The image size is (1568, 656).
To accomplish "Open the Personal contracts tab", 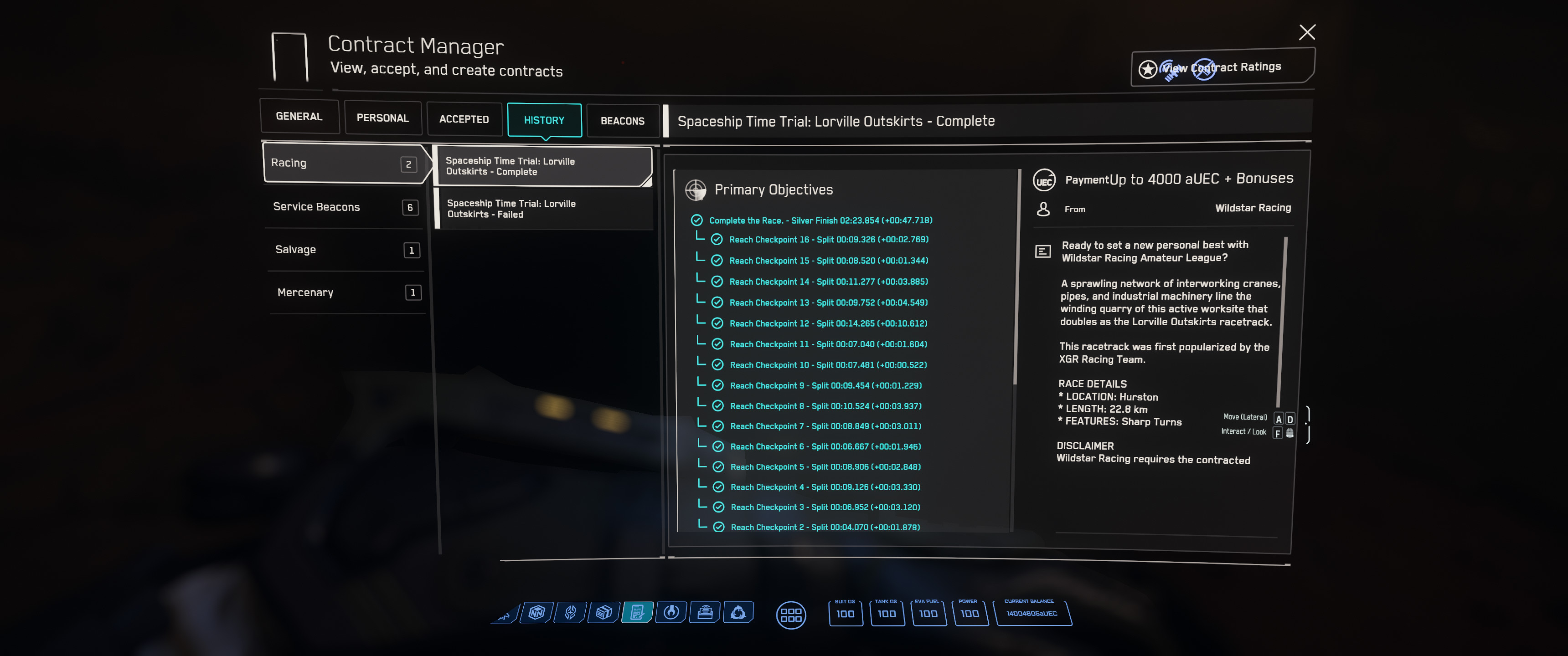I will point(382,118).
